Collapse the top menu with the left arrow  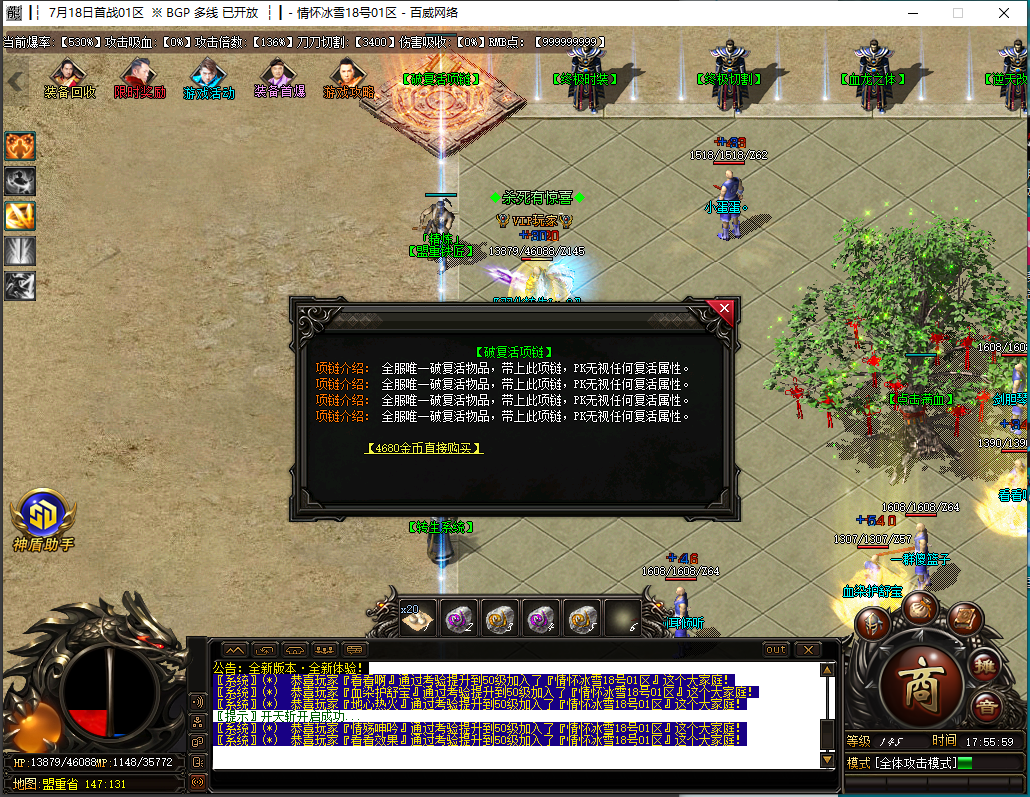pyautogui.click(x=14, y=82)
